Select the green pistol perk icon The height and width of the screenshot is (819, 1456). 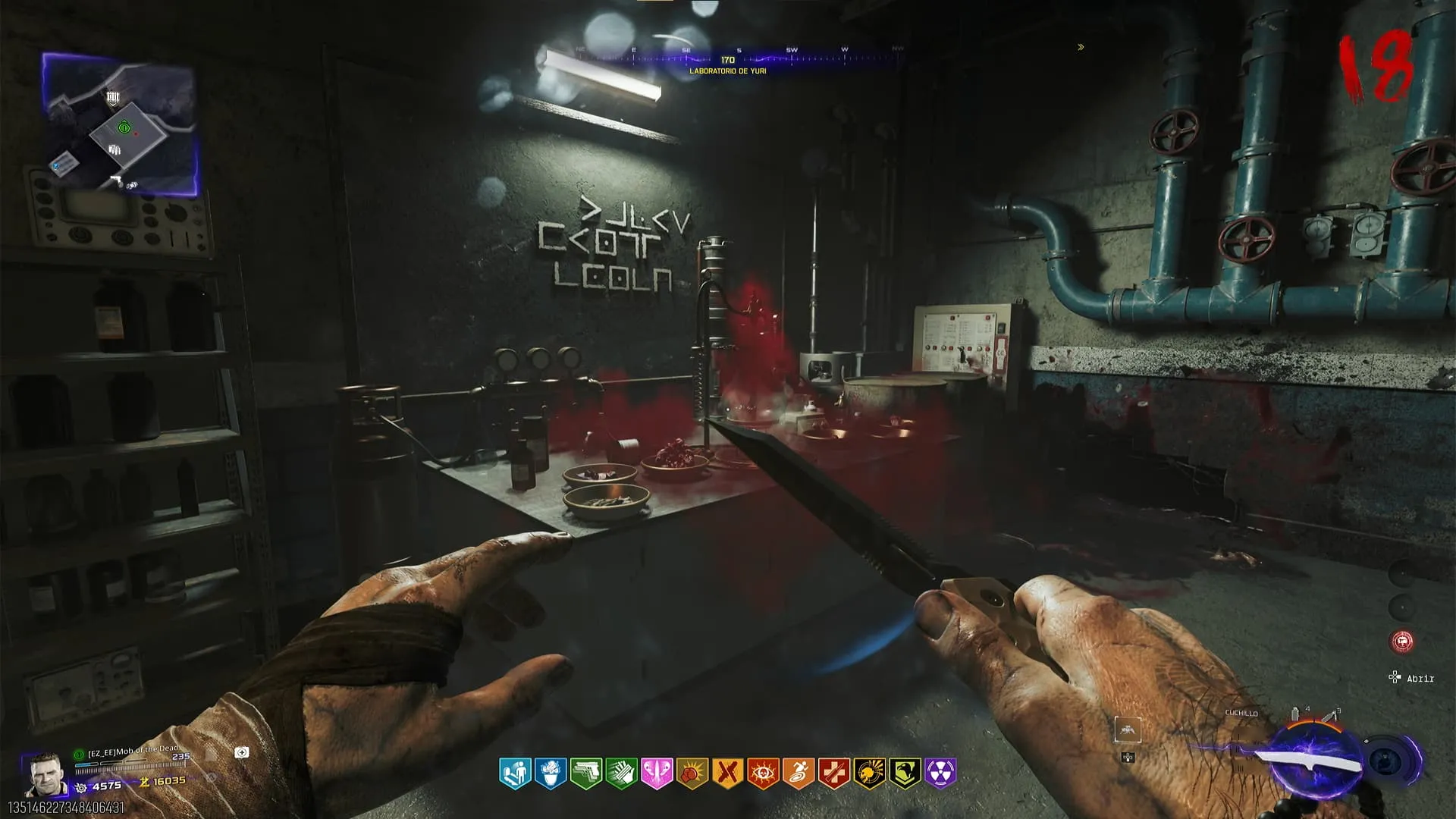[x=586, y=773]
